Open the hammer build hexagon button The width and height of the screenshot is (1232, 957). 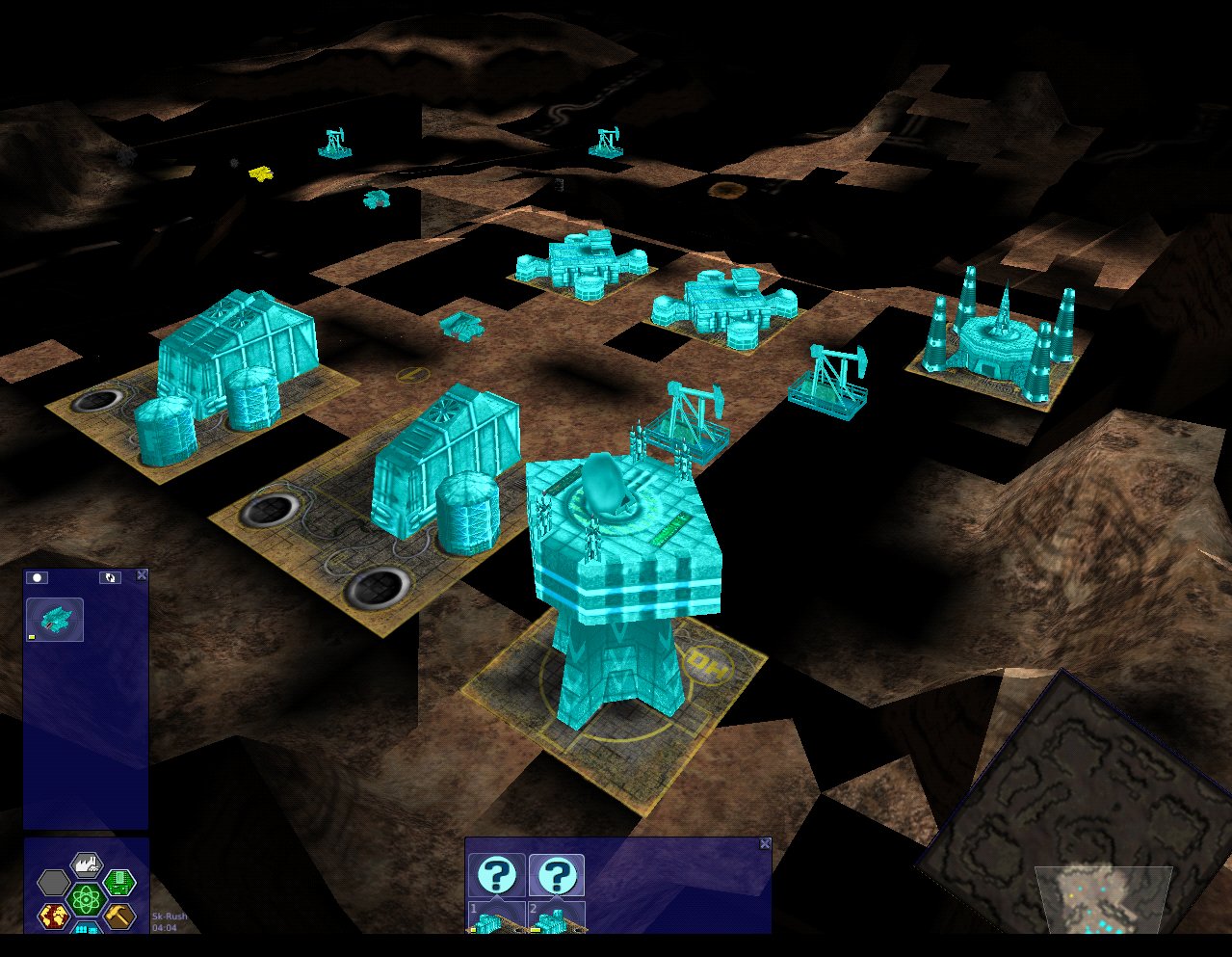[x=118, y=916]
